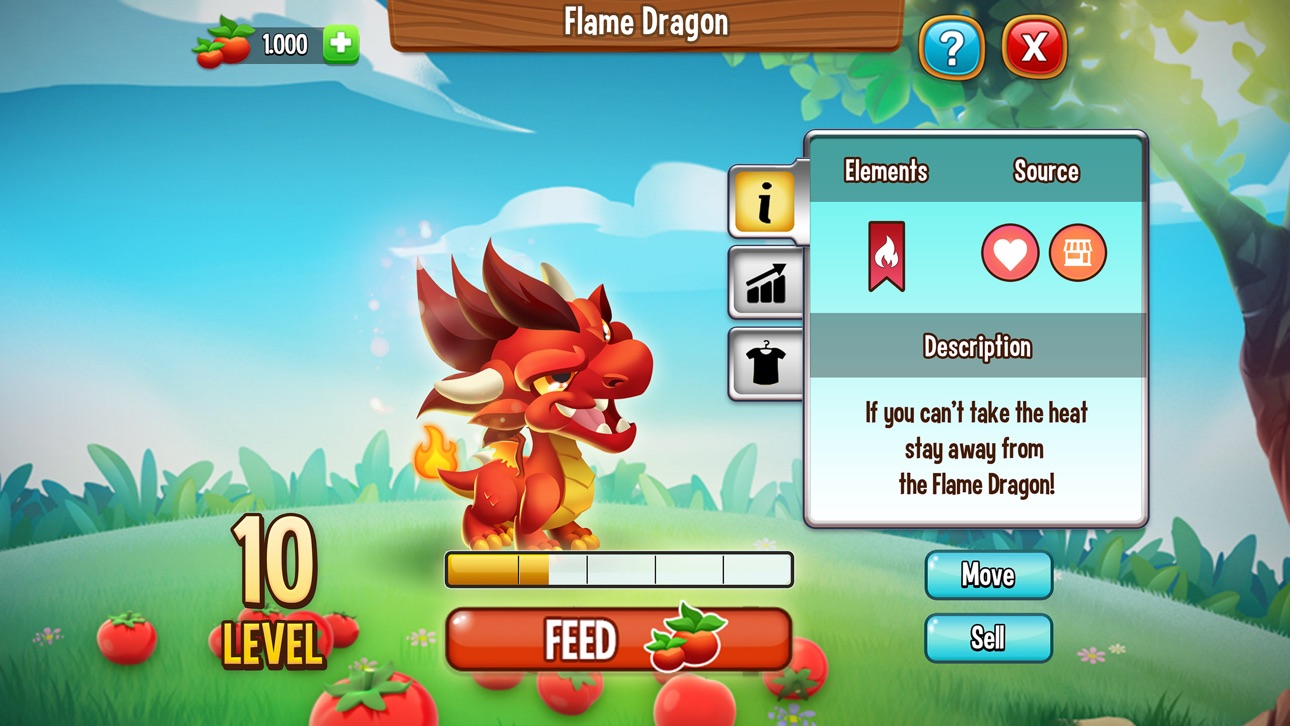Open the breeding heart source icon
Viewport: 1290px width, 726px height.
pos(1010,252)
